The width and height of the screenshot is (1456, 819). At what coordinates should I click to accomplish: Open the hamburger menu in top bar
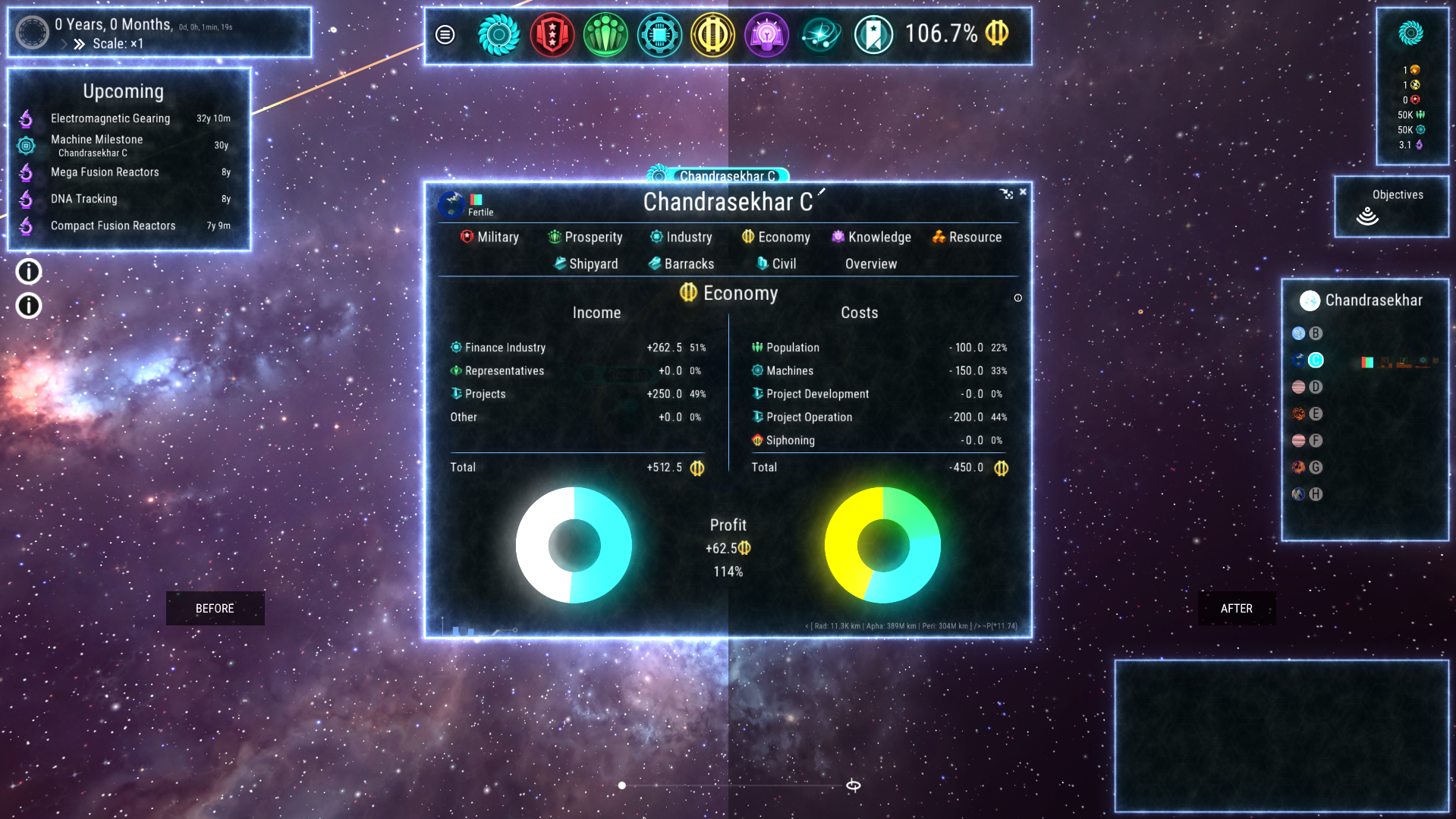(x=445, y=34)
